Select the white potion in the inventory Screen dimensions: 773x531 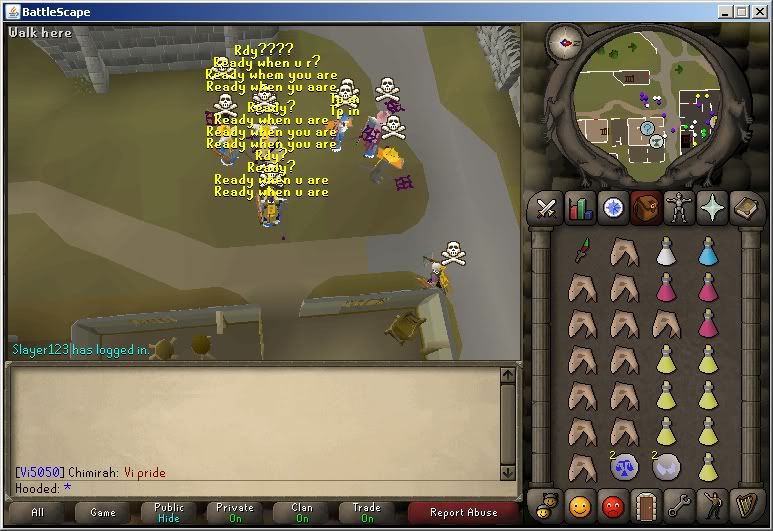[665, 251]
